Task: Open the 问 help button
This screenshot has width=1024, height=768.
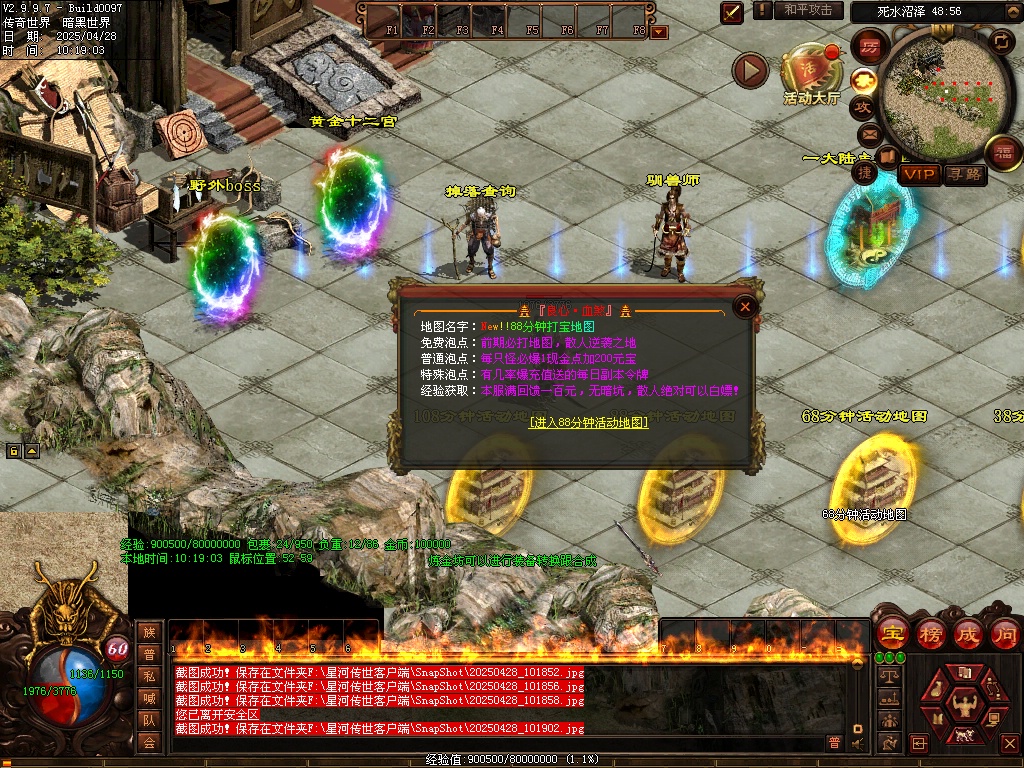Action: coord(1005,633)
